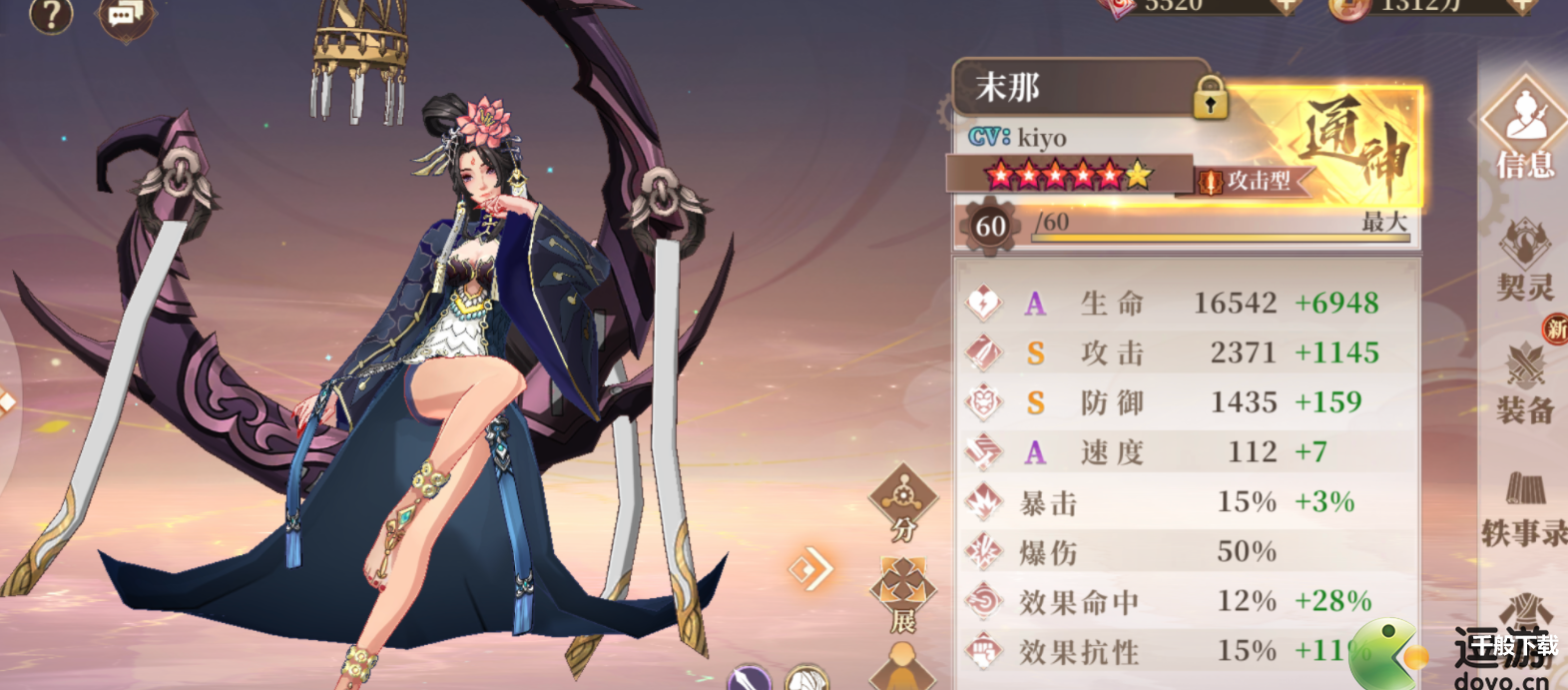Open the chat bubble icon
The height and width of the screenshot is (690, 1568).
(125, 16)
